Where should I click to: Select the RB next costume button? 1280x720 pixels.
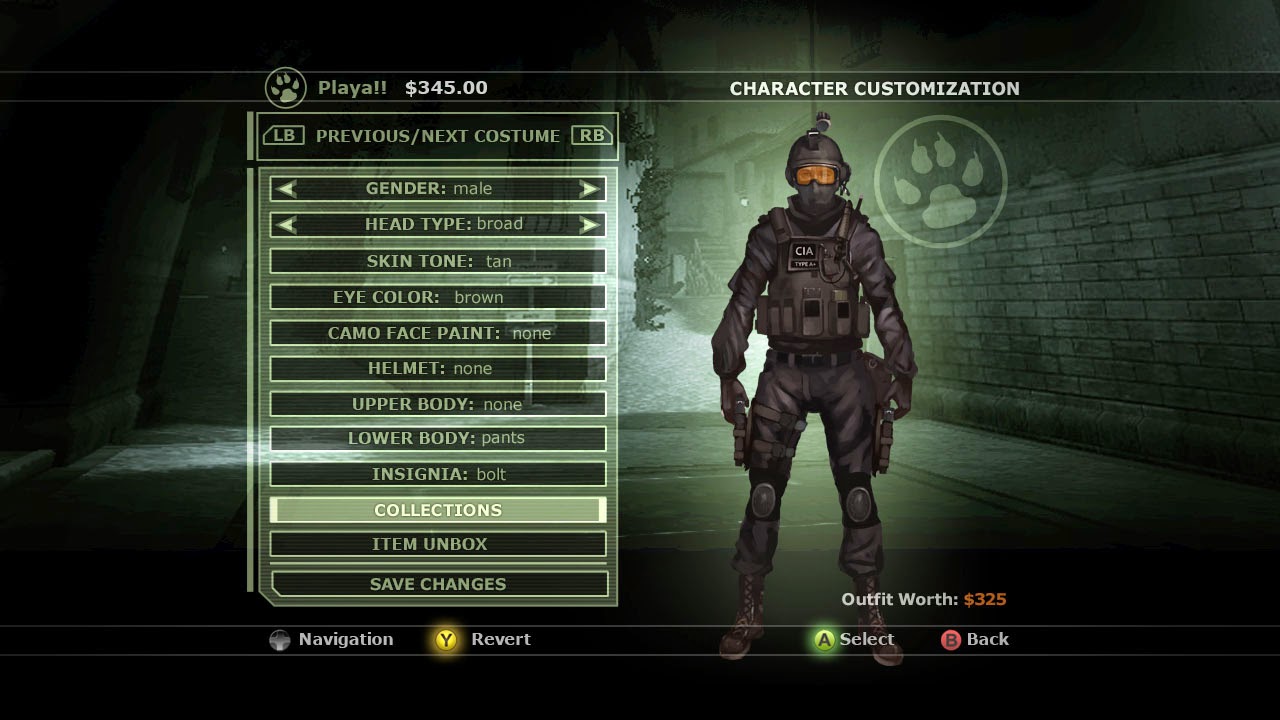(x=592, y=134)
